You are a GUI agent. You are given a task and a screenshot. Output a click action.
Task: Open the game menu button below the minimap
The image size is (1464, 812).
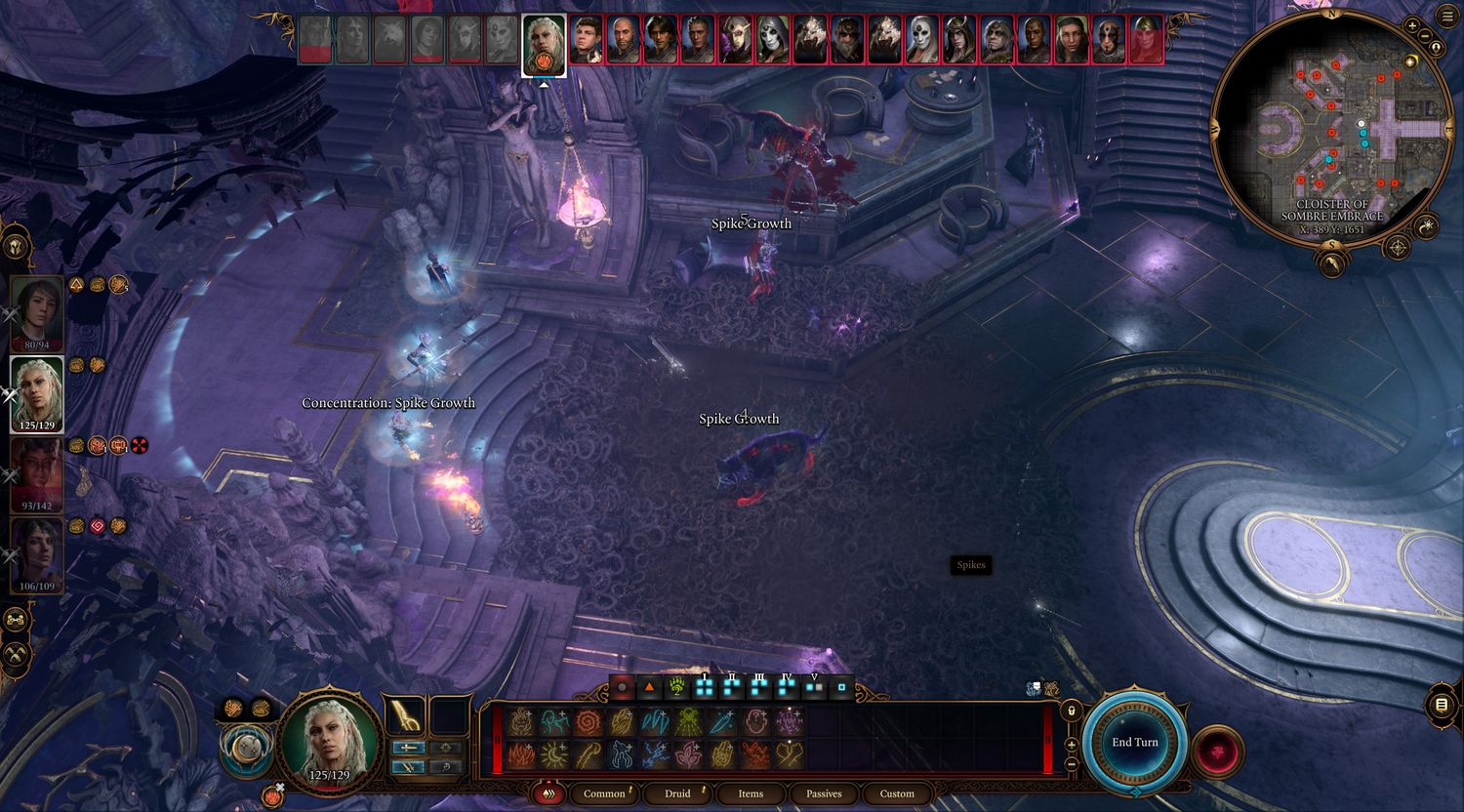1442,705
